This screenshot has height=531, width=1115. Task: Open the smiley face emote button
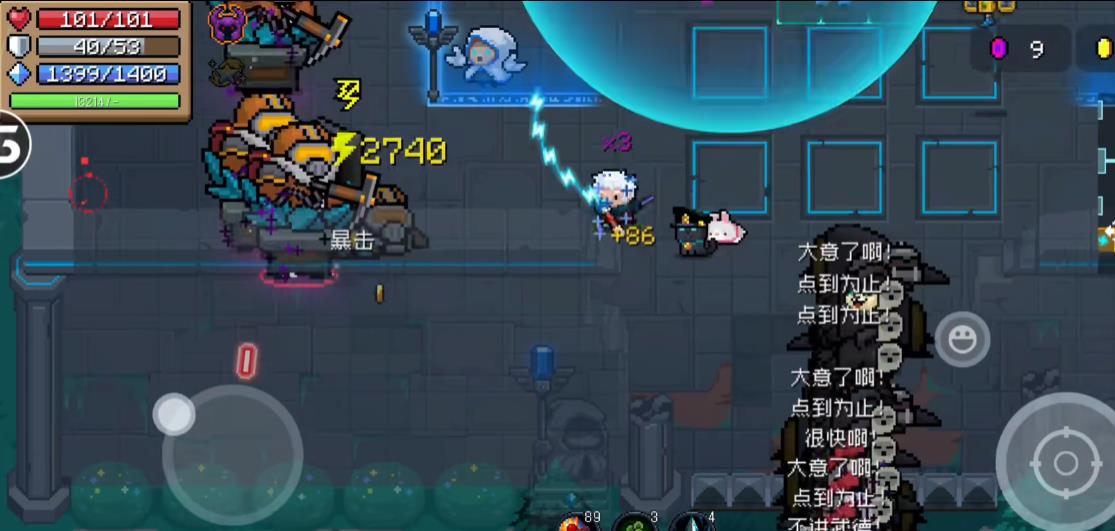(962, 340)
